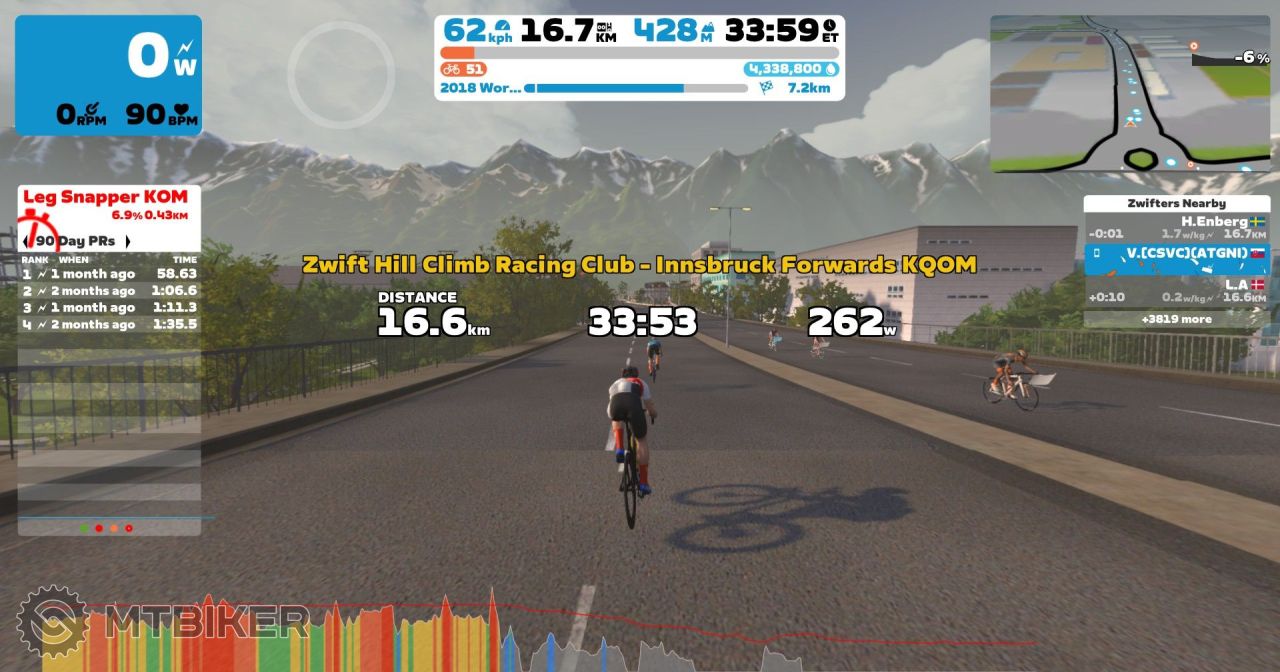
Task: Click the left arrow beside 90 Day PRs
Action: tap(27, 241)
